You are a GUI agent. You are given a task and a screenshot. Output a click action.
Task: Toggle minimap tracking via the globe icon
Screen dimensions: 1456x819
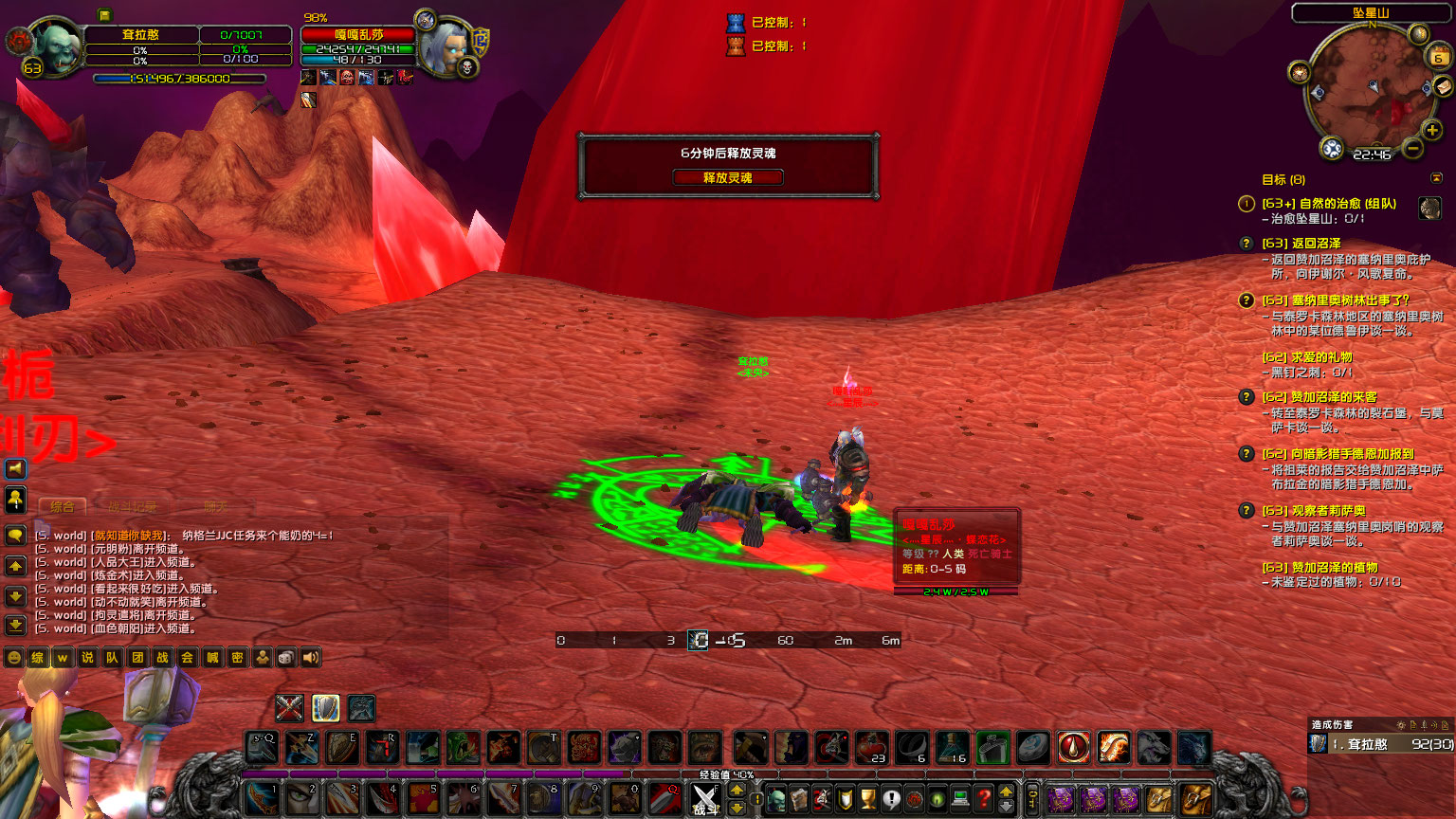click(x=1331, y=148)
